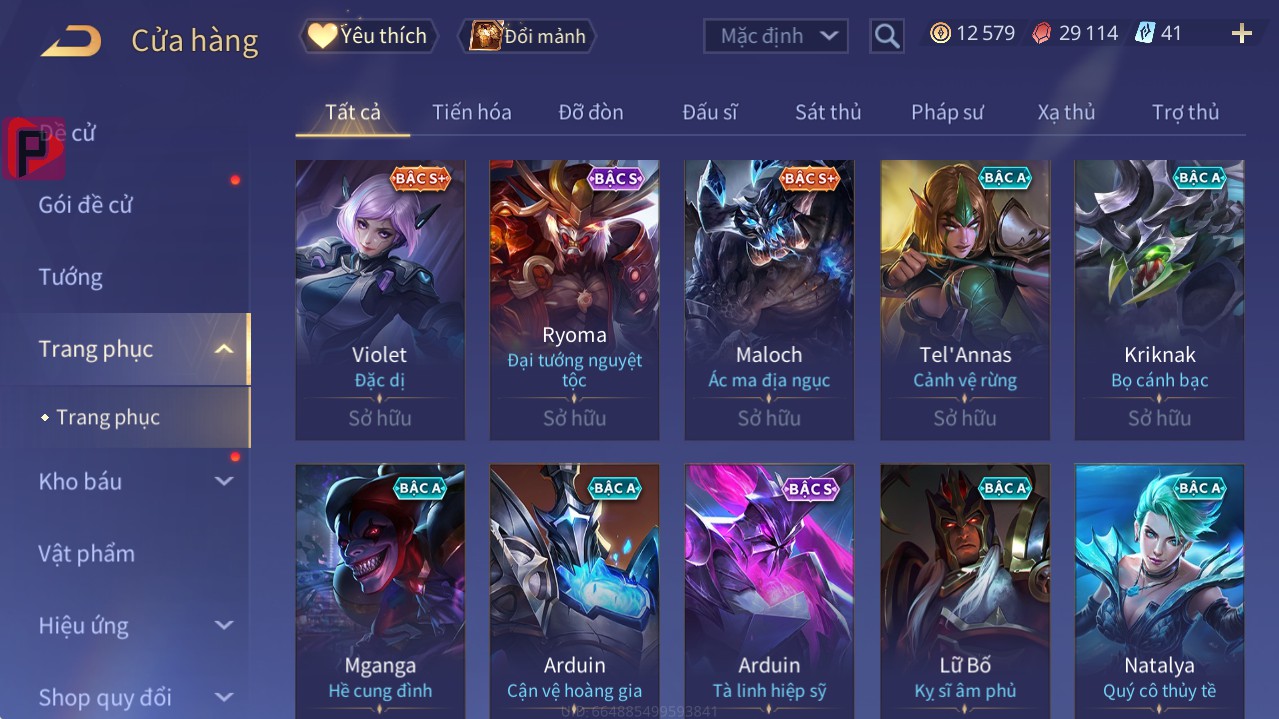
Task: Switch to the Đỡ đòn tab
Action: click(590, 112)
